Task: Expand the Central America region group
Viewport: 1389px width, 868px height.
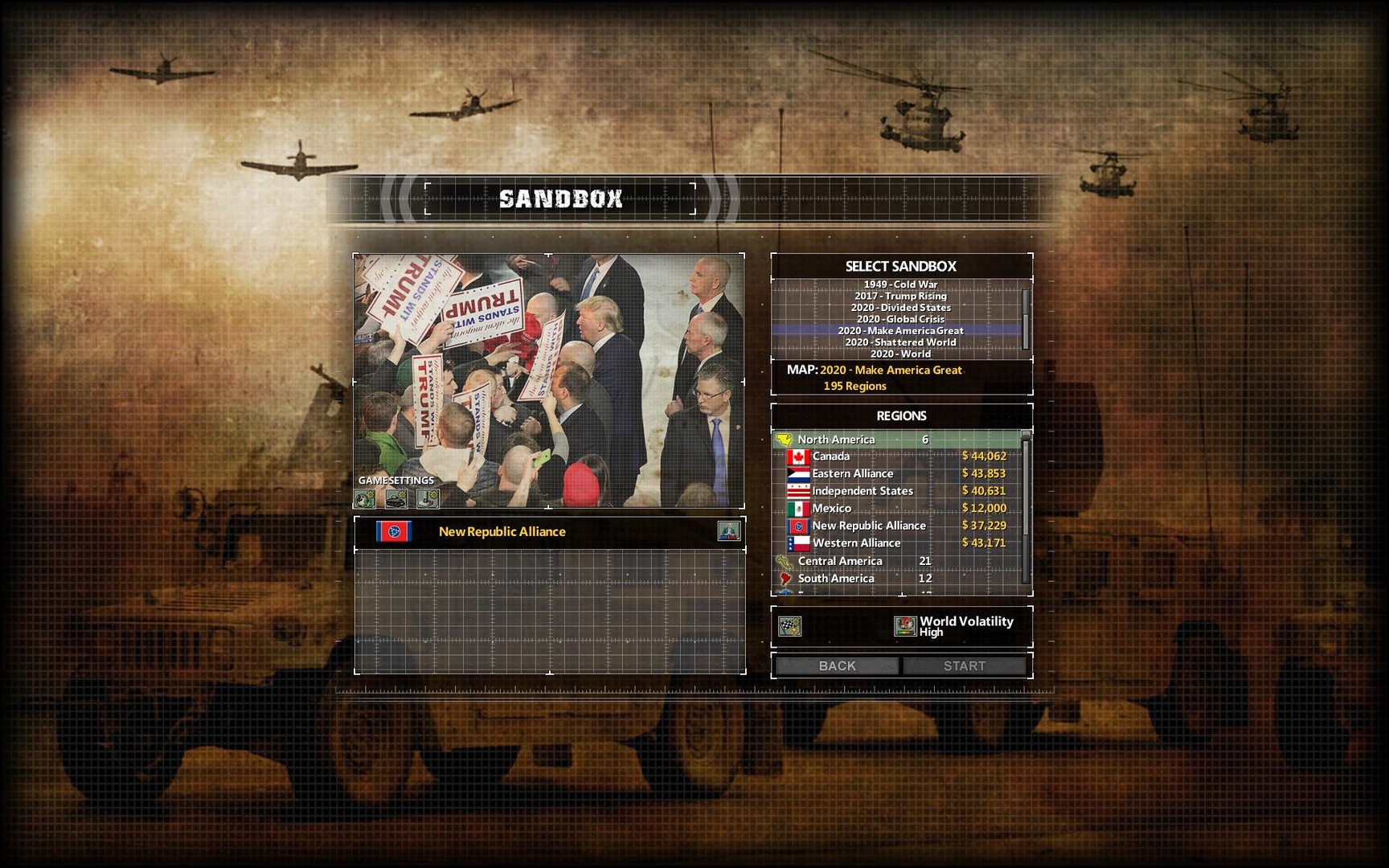Action: pyautogui.click(x=840, y=560)
